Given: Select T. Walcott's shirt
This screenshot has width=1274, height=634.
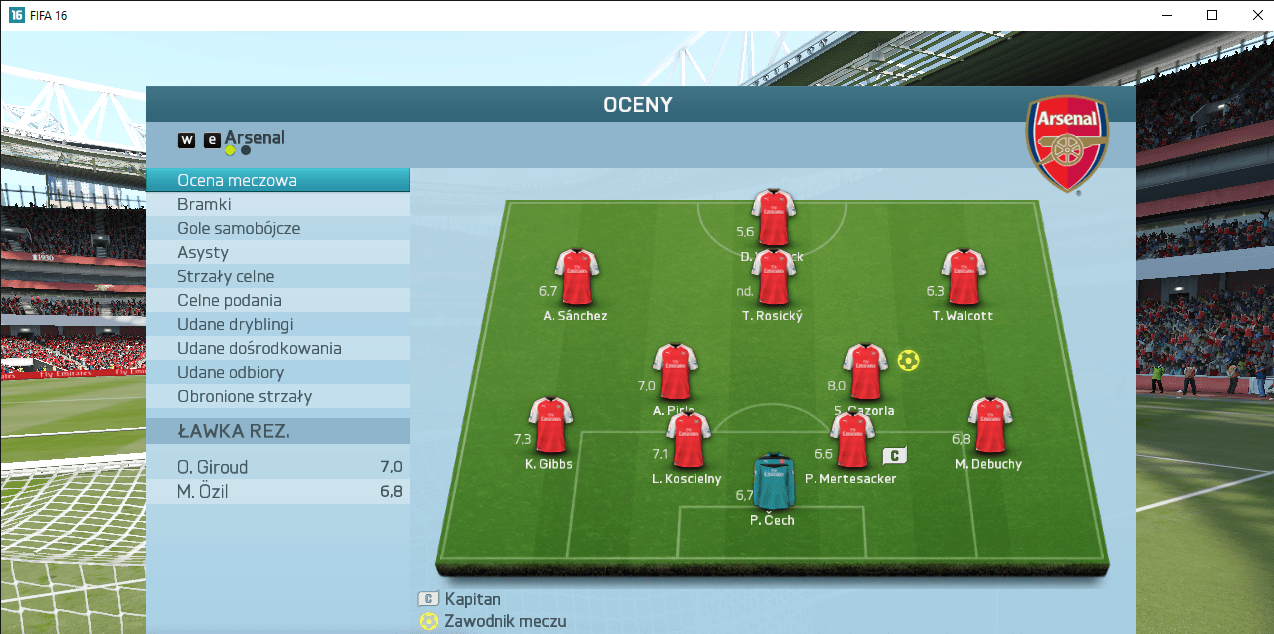Looking at the screenshot, I should point(963,278).
